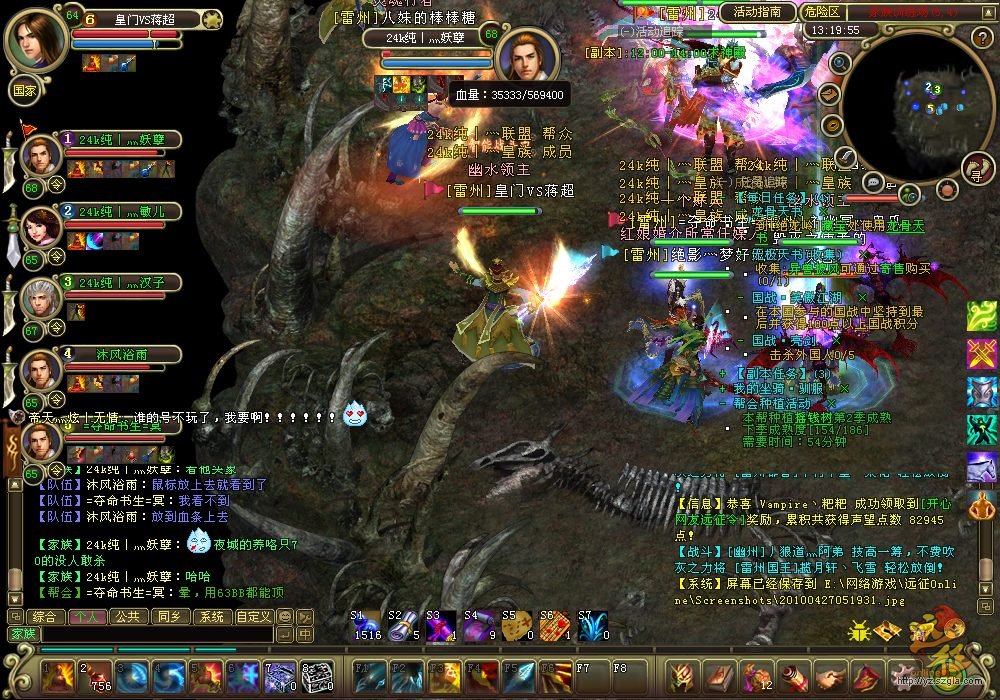Switch chat to the 公共 tab
Viewport: 1000px width, 700px height.
126,617
